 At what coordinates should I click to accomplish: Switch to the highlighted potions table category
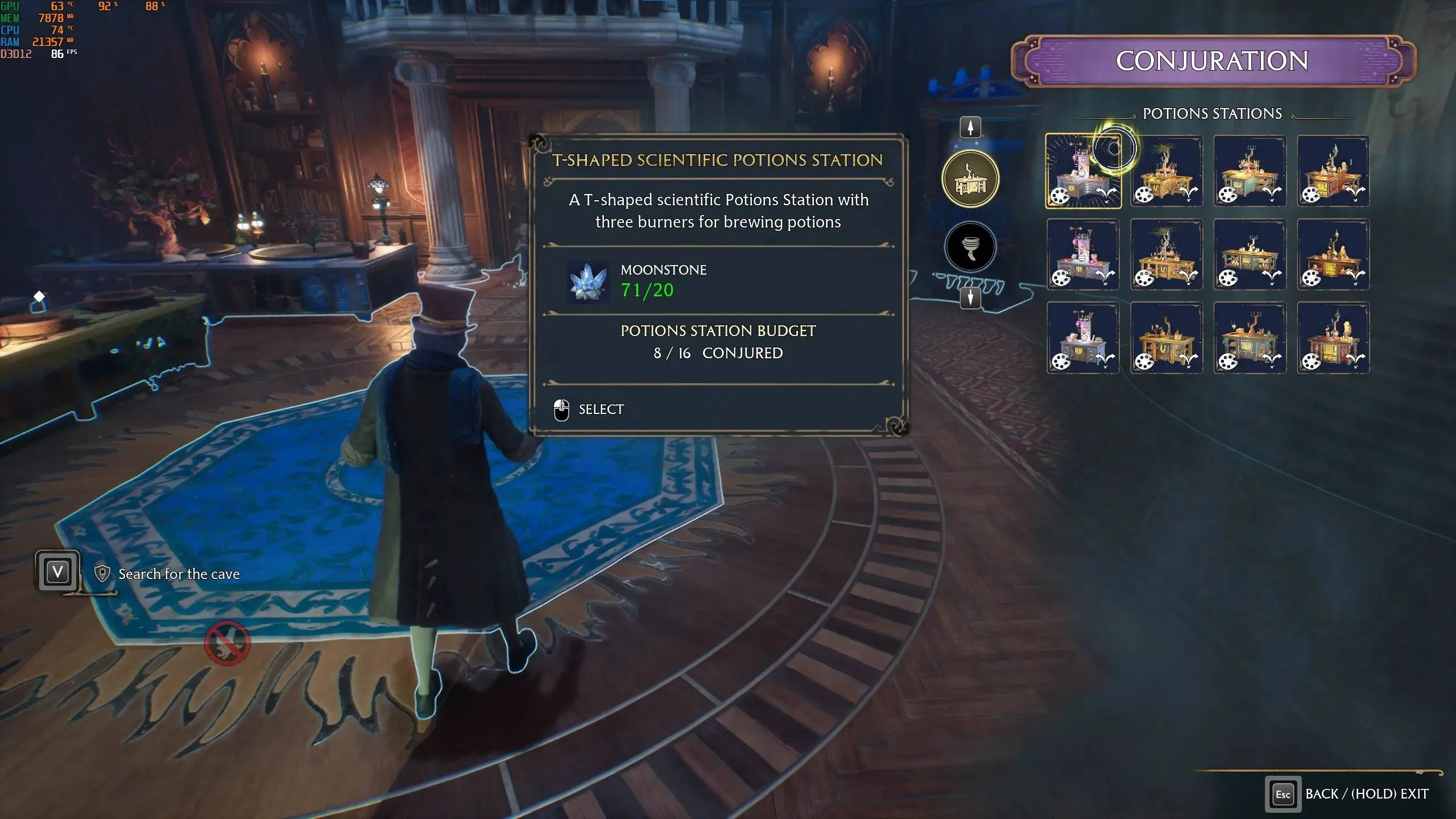tap(970, 180)
